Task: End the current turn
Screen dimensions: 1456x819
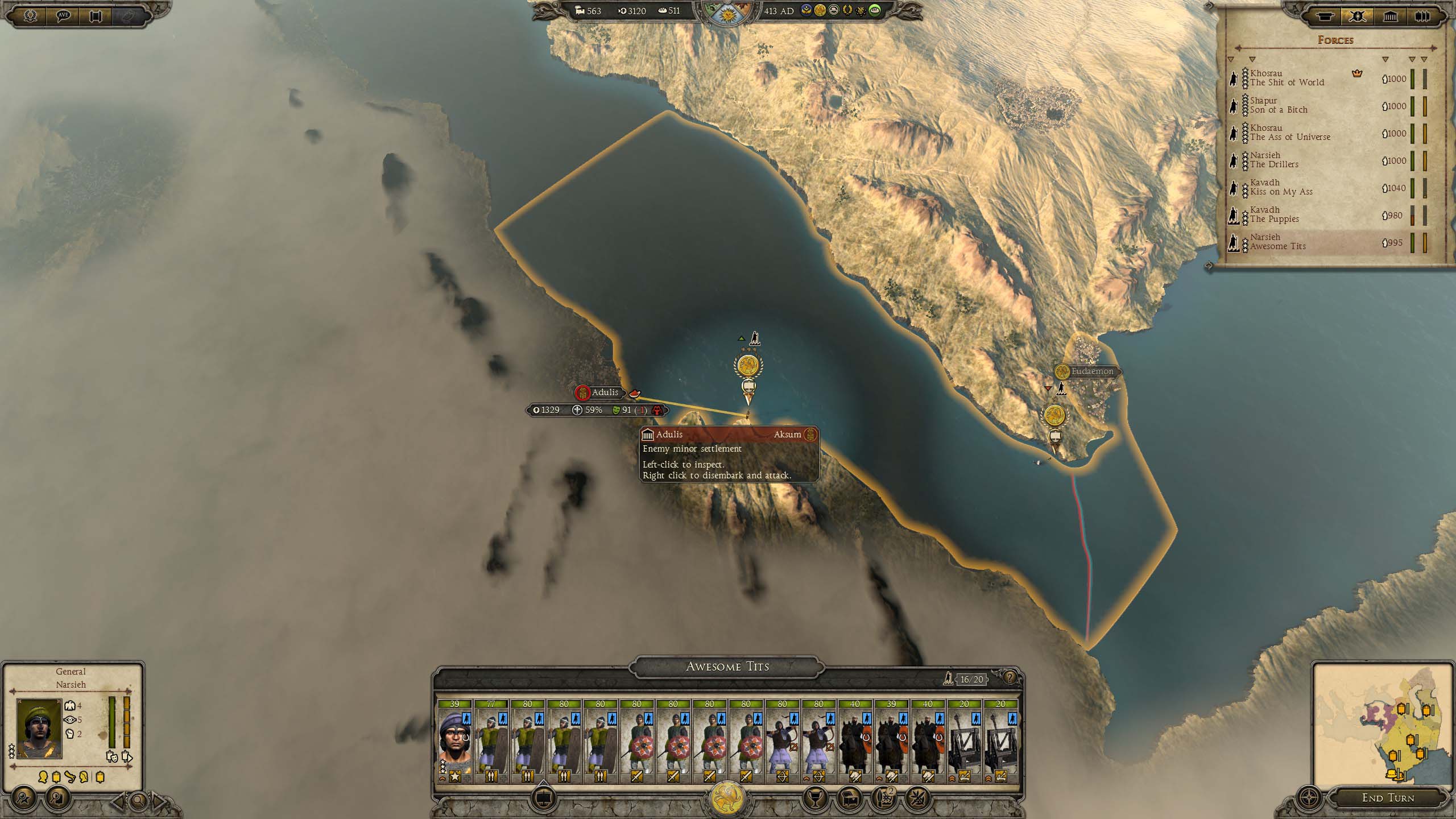Action: pos(1388,798)
